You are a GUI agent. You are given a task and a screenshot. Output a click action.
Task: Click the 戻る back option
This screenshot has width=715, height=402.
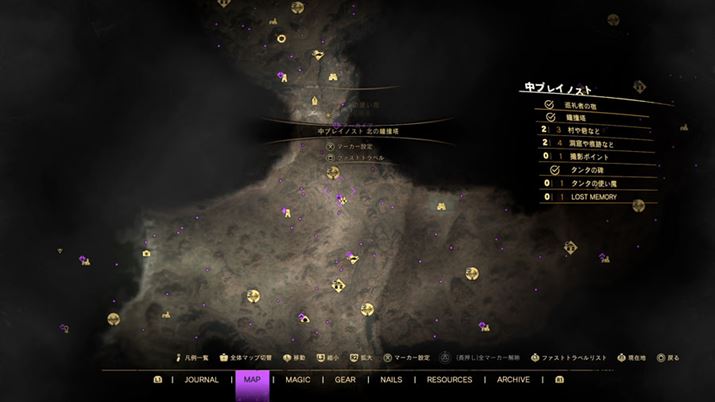point(673,357)
